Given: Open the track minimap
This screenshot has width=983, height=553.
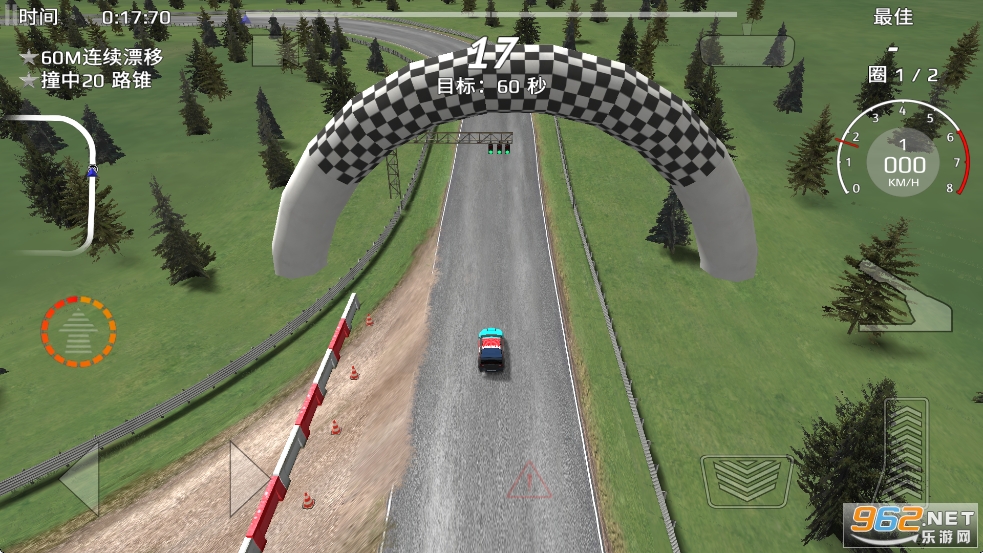Looking at the screenshot, I should [55, 181].
